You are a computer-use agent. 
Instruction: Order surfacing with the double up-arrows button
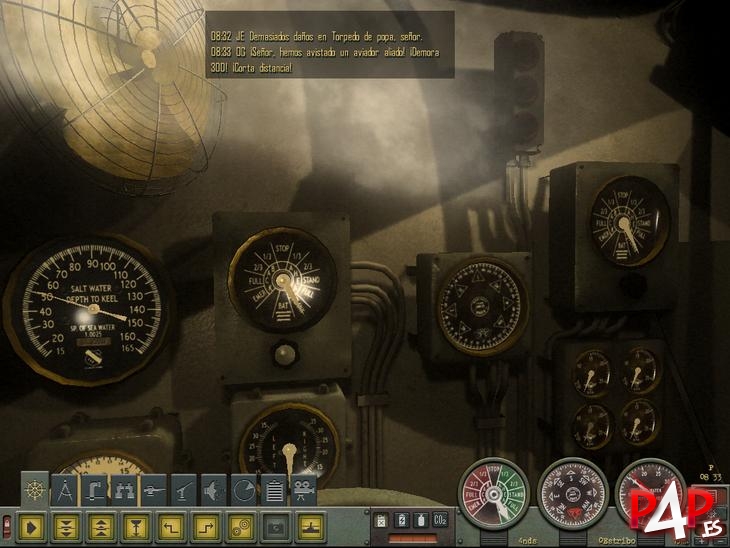[x=100, y=523]
